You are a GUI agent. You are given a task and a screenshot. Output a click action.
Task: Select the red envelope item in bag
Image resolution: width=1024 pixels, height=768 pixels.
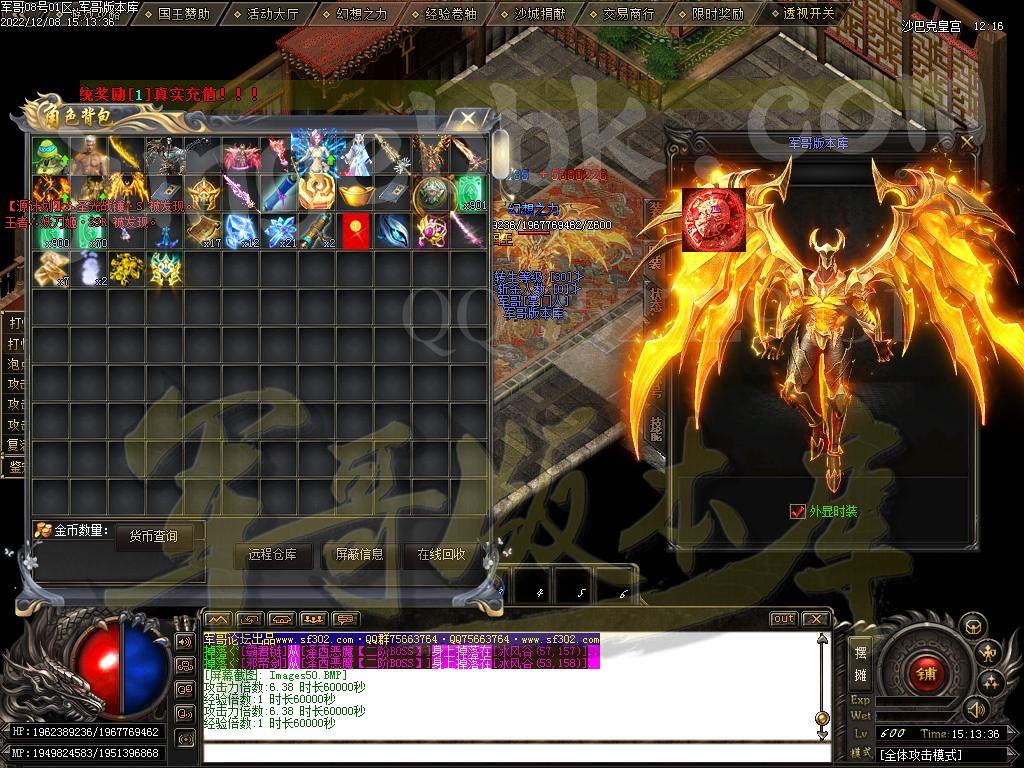pos(353,231)
